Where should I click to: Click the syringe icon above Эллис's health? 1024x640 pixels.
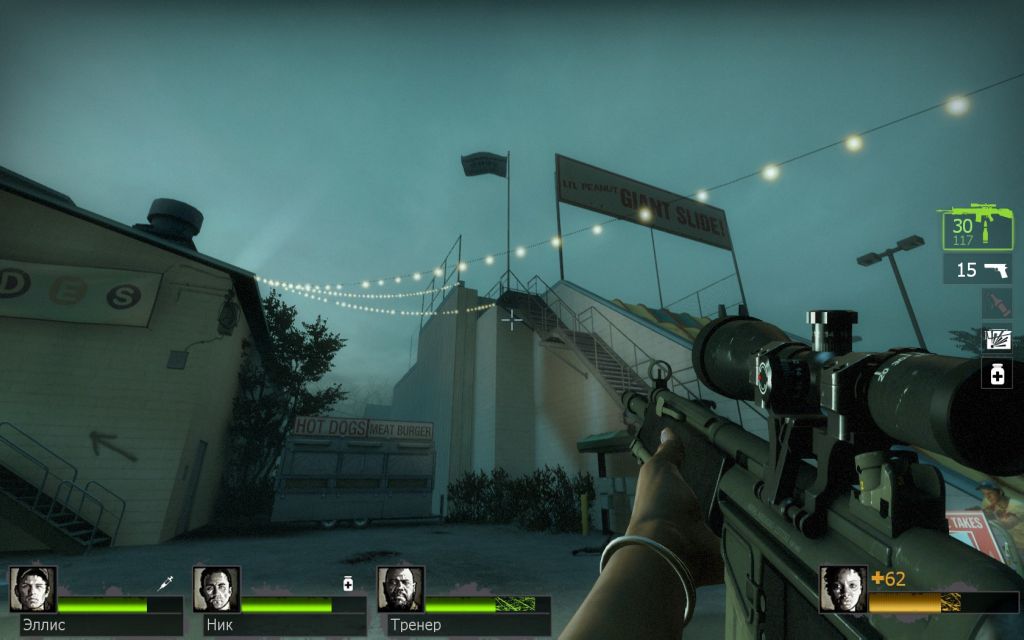coord(165,582)
